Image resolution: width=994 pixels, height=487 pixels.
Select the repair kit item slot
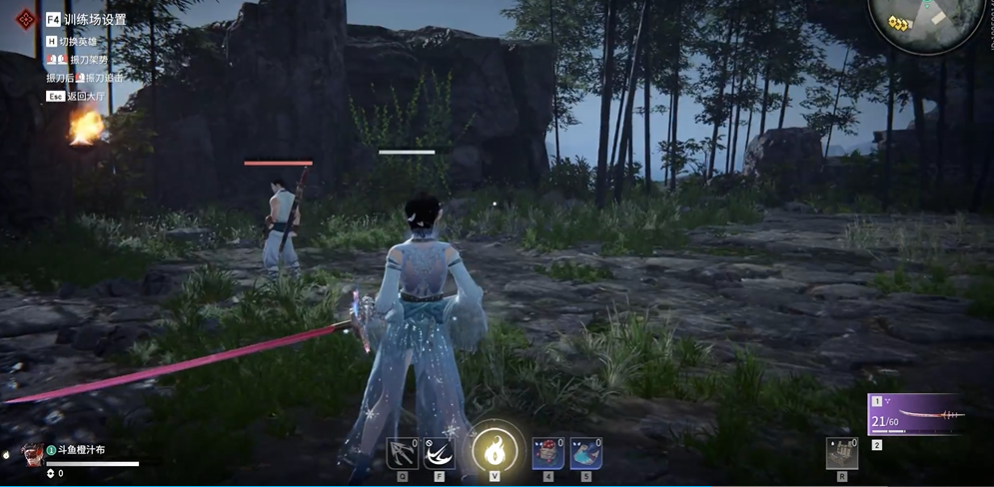[x=842, y=454]
